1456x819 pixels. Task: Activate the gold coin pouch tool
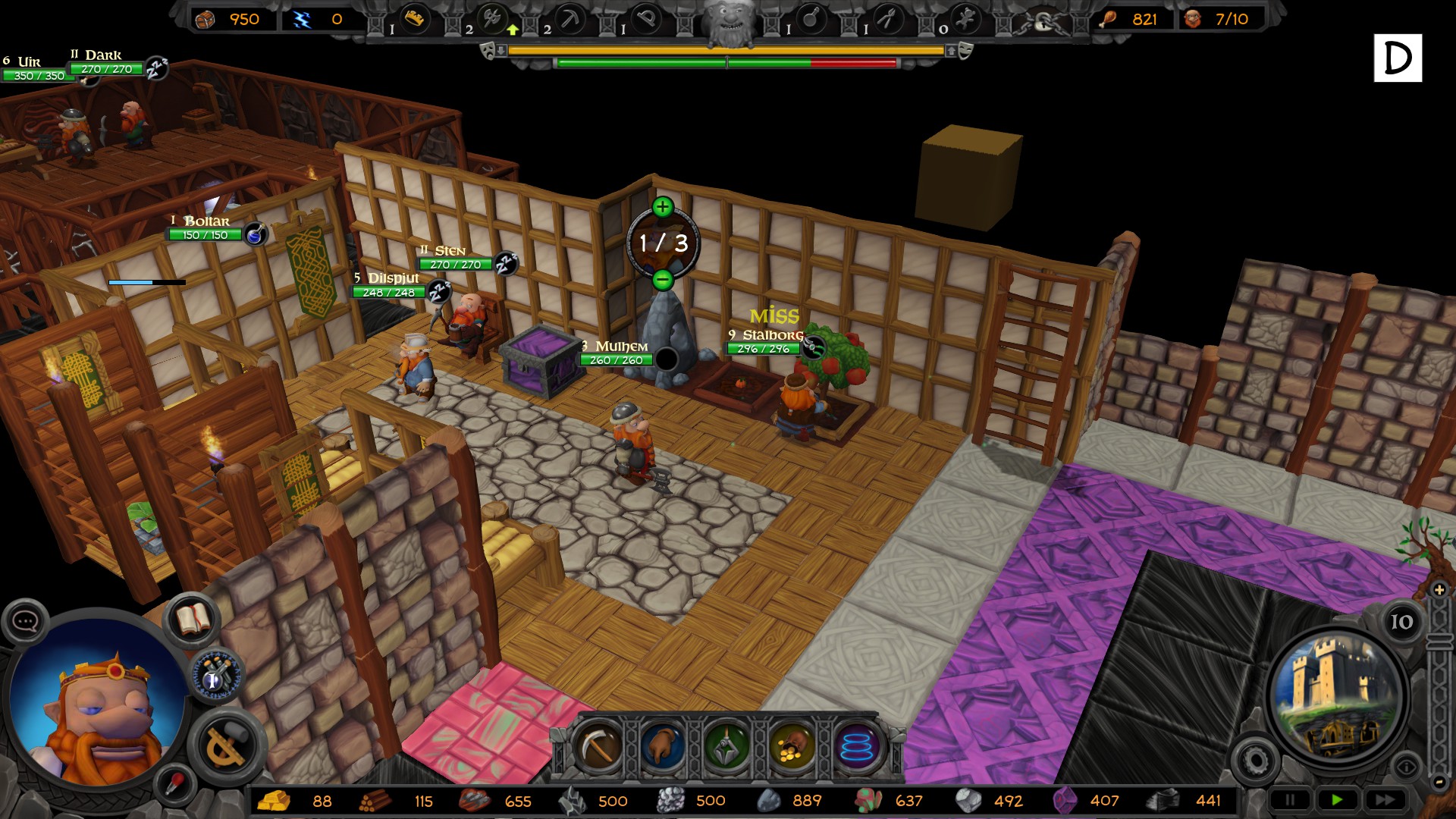792,747
